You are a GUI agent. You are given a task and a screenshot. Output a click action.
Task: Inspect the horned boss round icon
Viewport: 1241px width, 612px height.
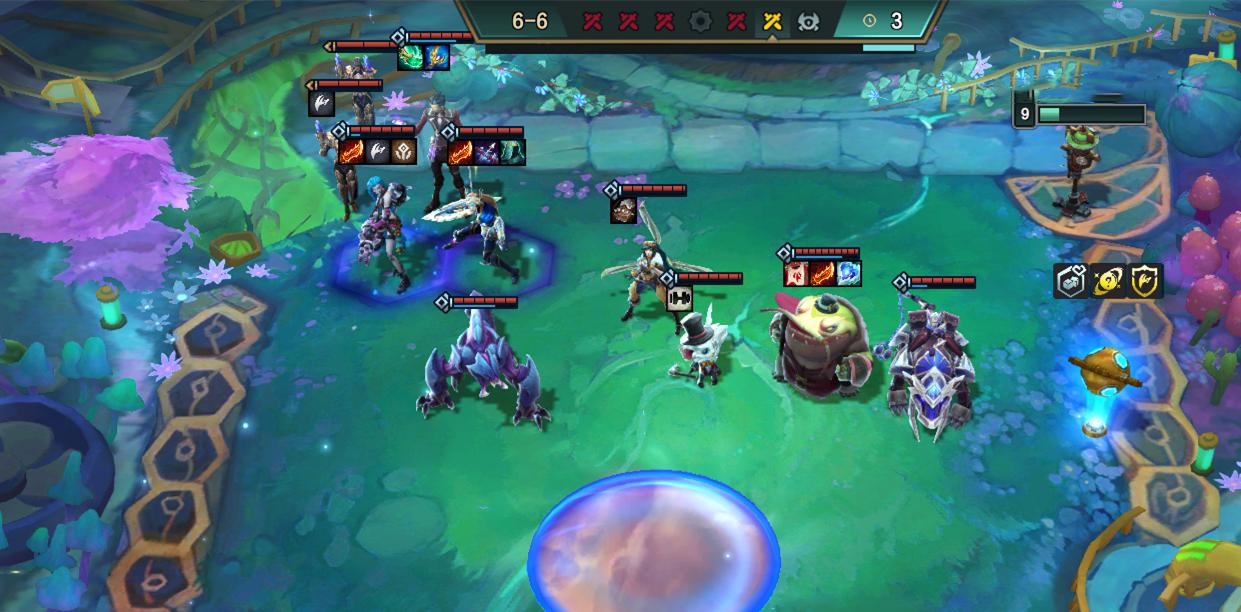[x=808, y=21]
